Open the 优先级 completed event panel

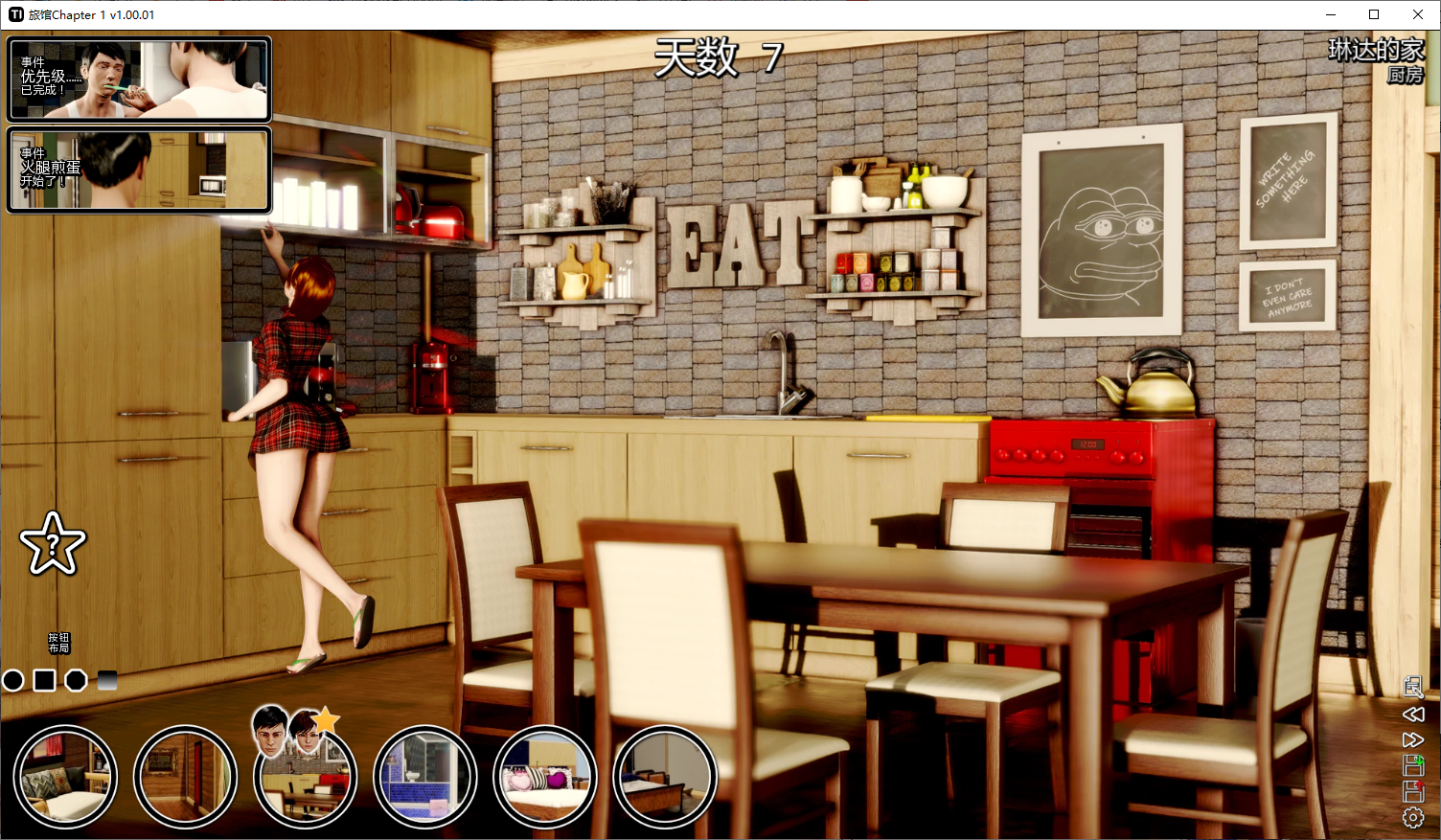click(x=139, y=79)
